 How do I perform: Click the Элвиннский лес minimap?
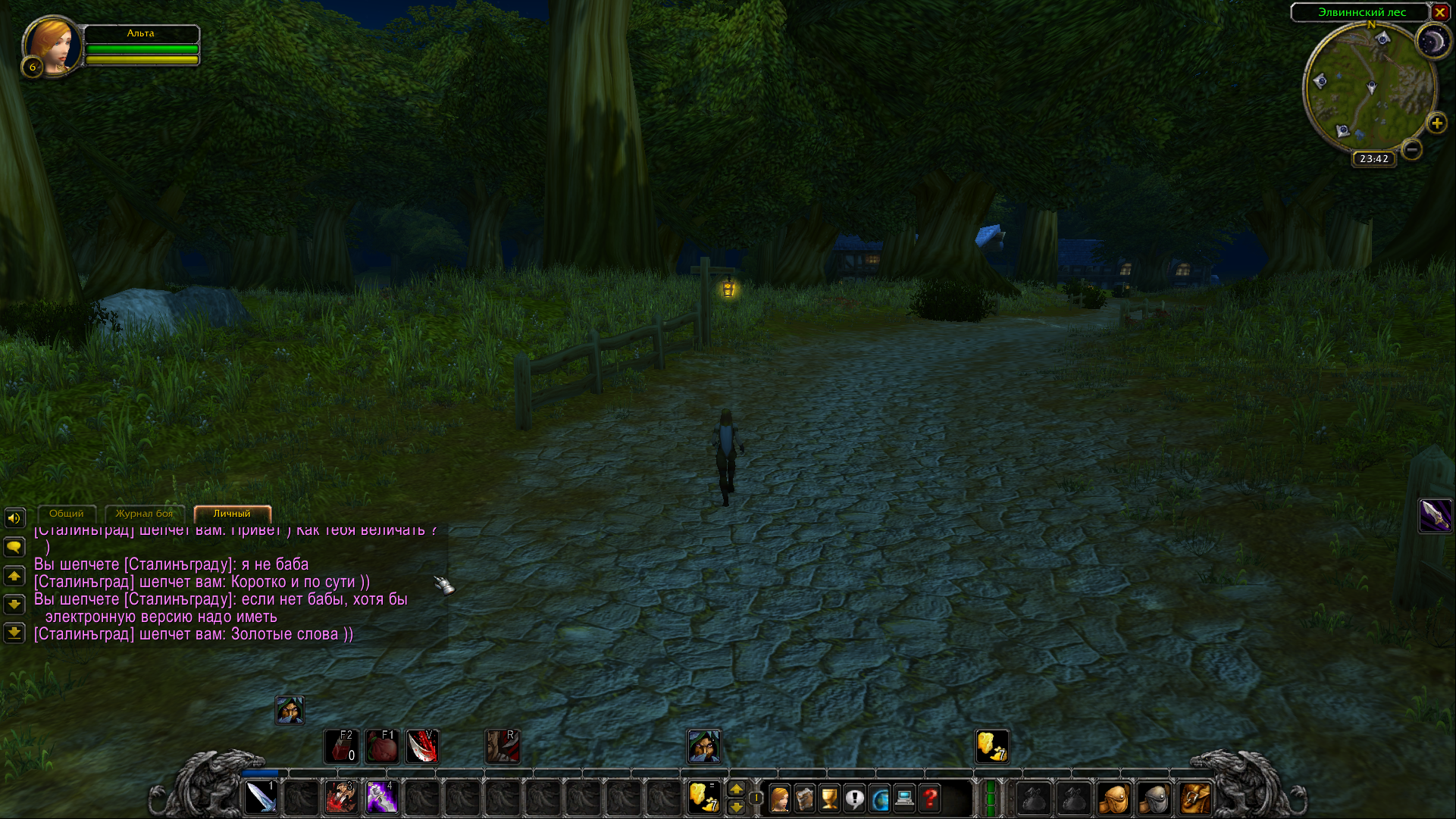[x=1369, y=87]
